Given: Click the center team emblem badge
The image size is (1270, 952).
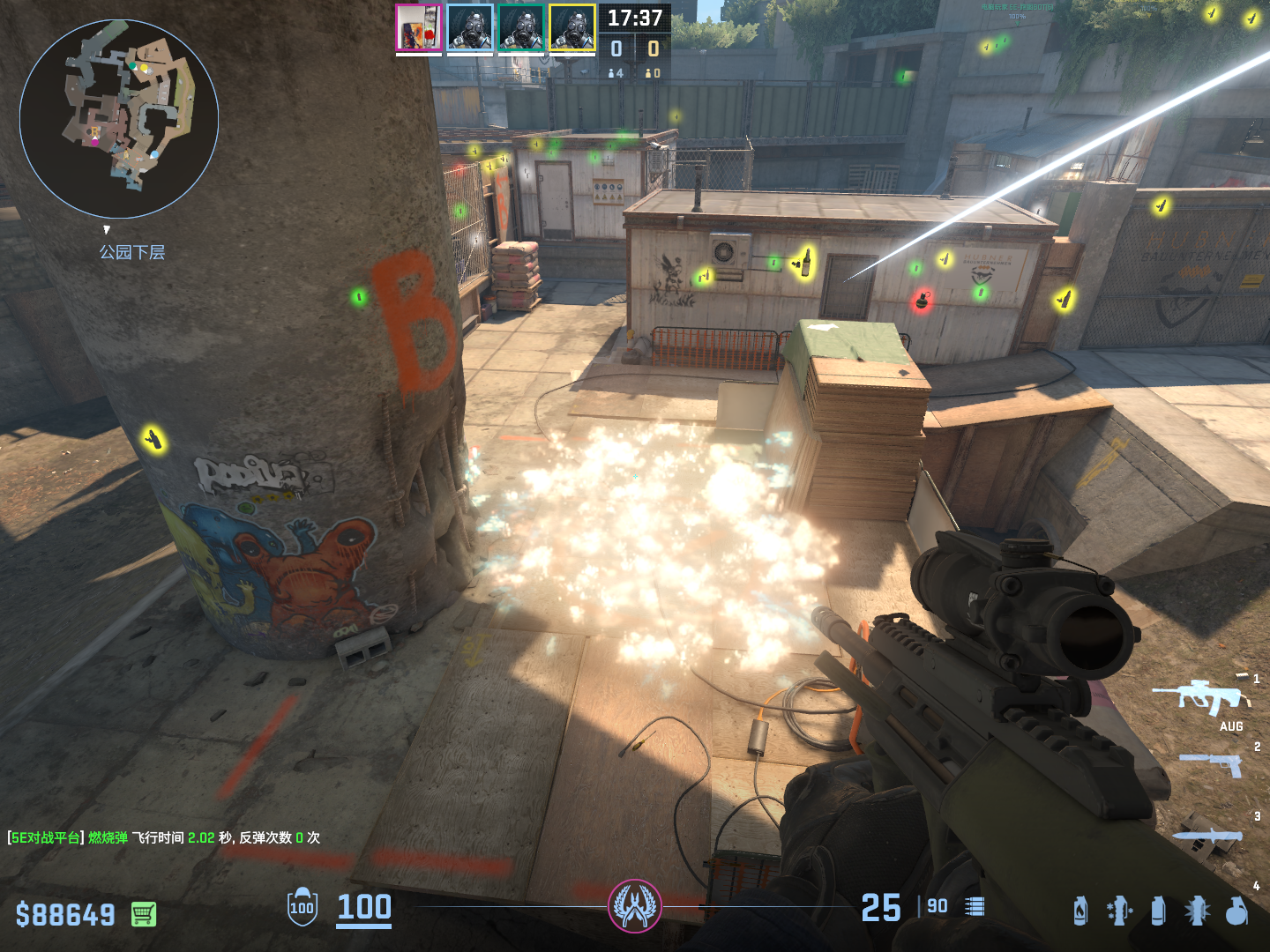Looking at the screenshot, I should [634, 906].
